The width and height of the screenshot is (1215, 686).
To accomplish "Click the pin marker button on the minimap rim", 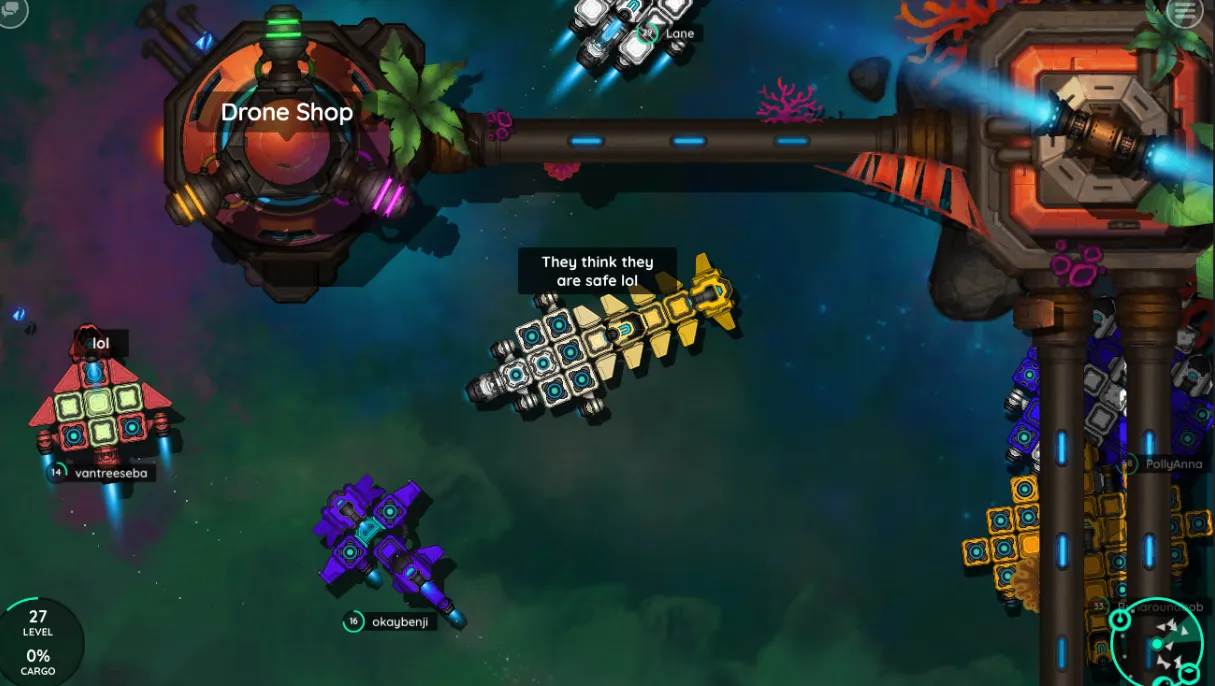I will (1120, 621).
